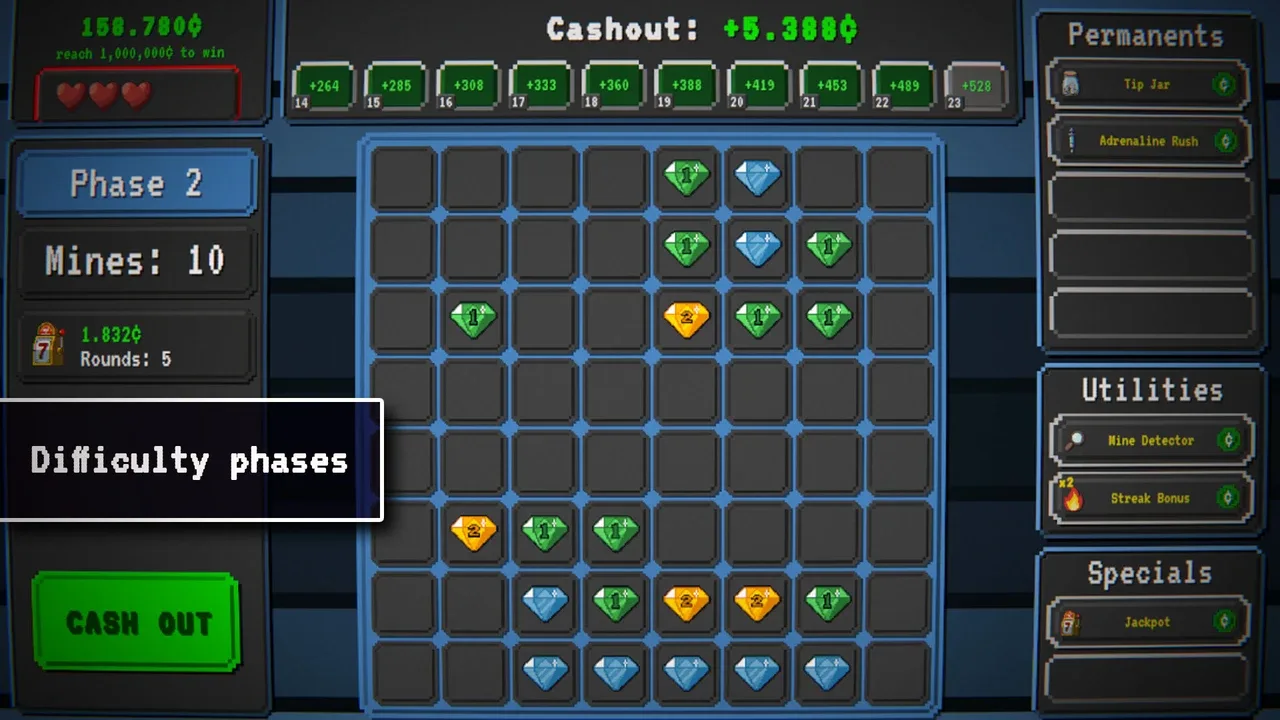Viewport: 1280px width, 720px height.
Task: Click the +333 cashout reward tile
Action: point(541,86)
